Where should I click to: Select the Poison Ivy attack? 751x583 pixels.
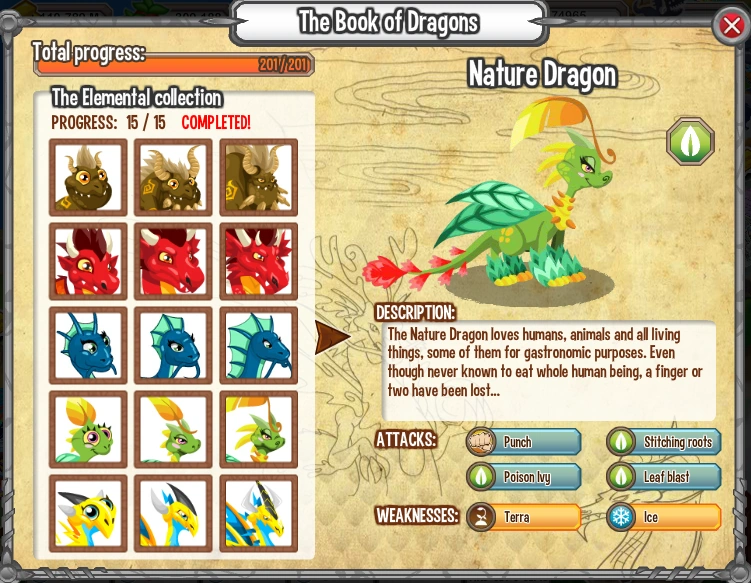pyautogui.click(x=524, y=477)
